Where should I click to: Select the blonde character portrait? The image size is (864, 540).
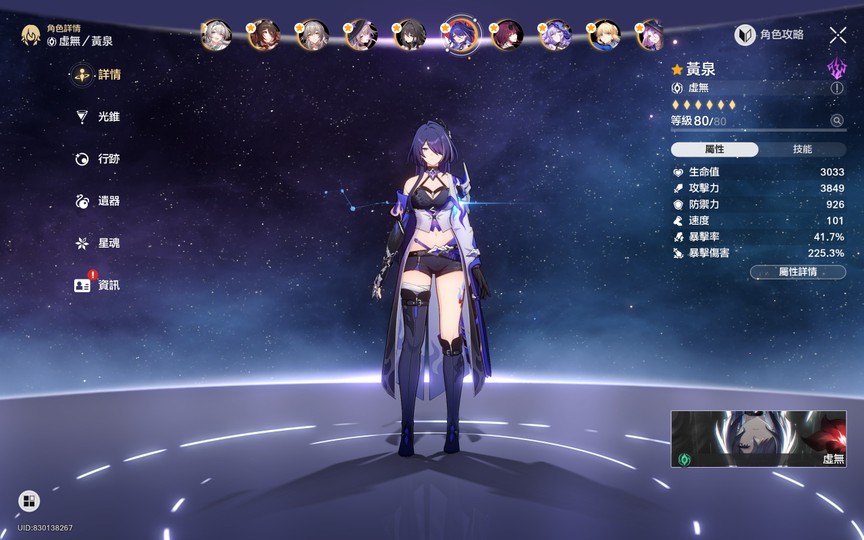tap(603, 35)
